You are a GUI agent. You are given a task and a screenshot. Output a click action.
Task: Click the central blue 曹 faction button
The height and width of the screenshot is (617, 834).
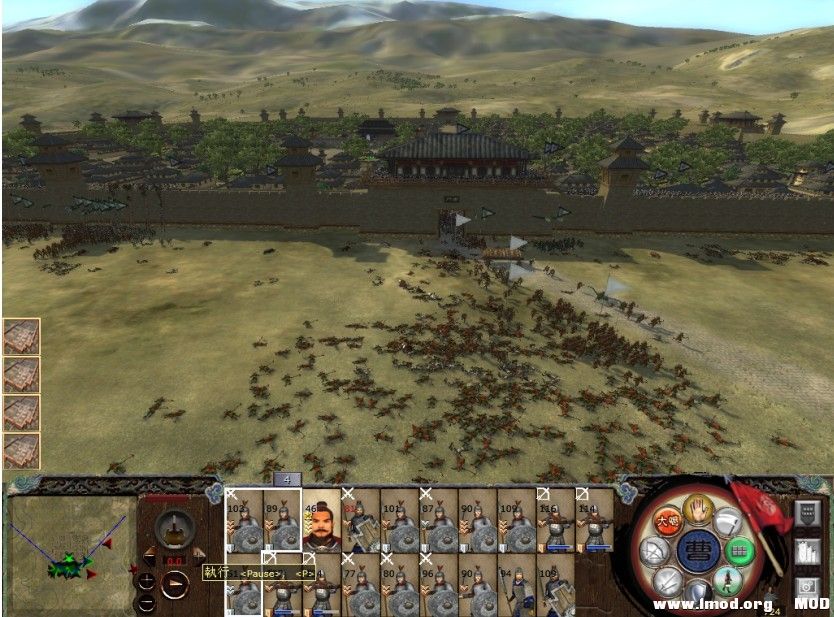(699, 551)
